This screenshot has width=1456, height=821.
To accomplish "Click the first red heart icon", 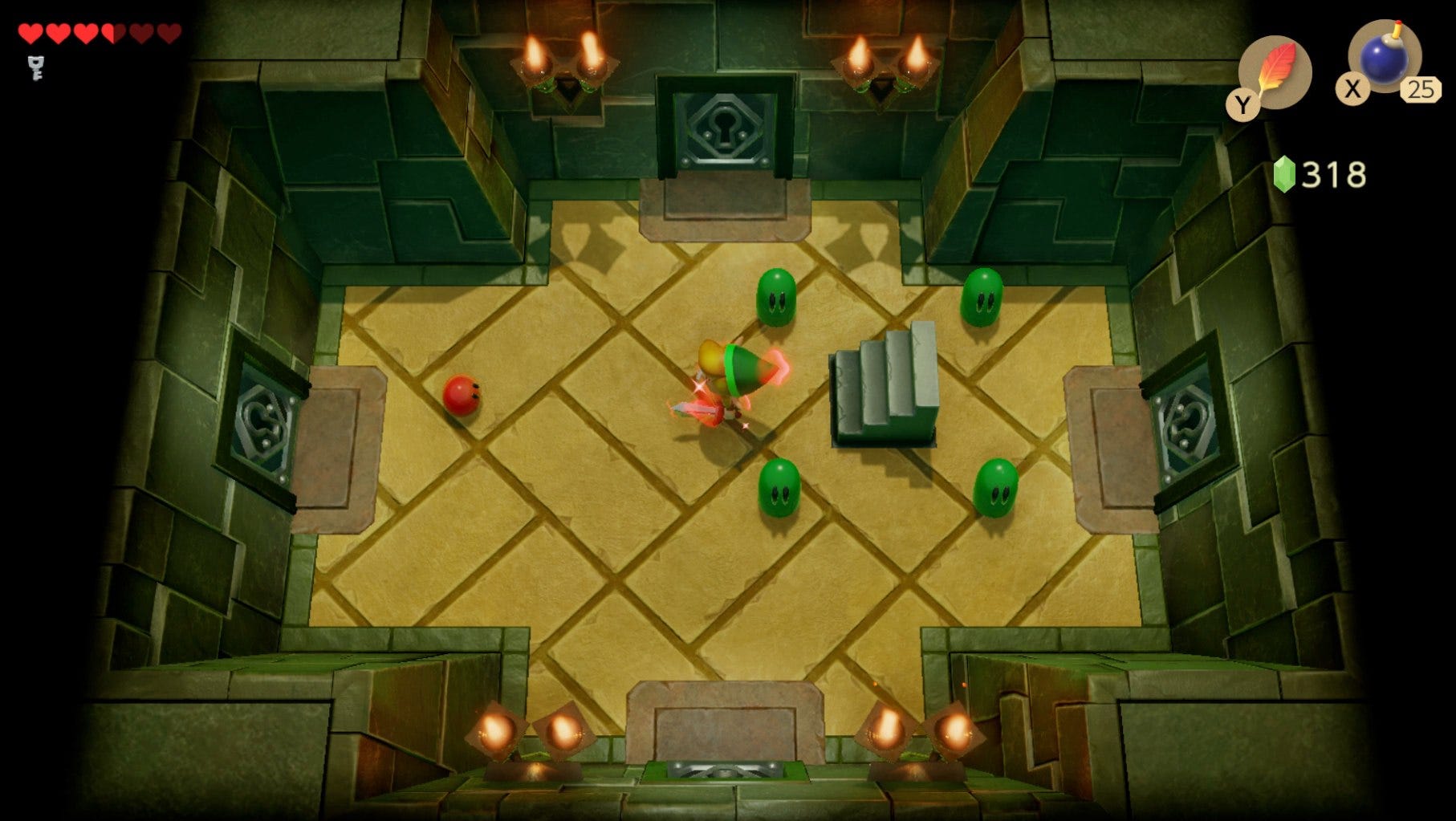I will [31, 33].
